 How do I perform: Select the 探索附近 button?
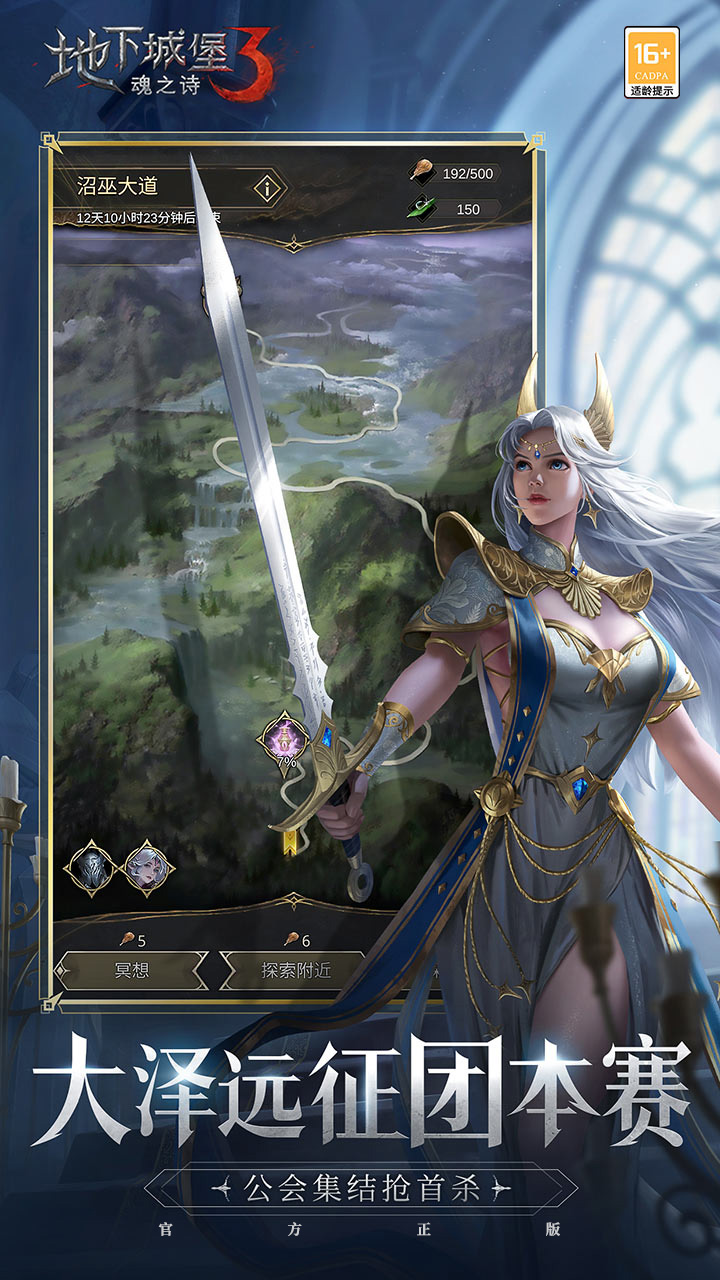tap(296, 970)
